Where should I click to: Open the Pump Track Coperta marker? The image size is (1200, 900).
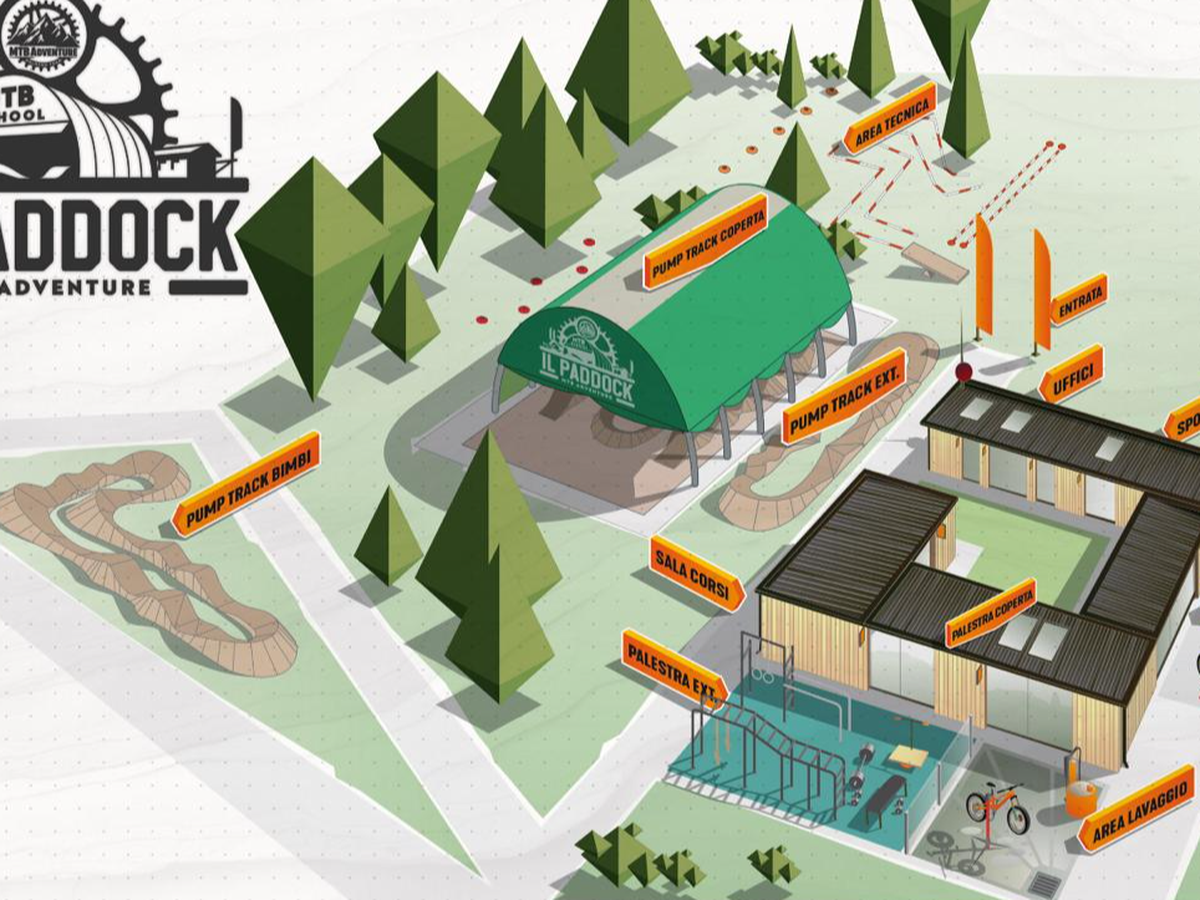[x=706, y=241]
